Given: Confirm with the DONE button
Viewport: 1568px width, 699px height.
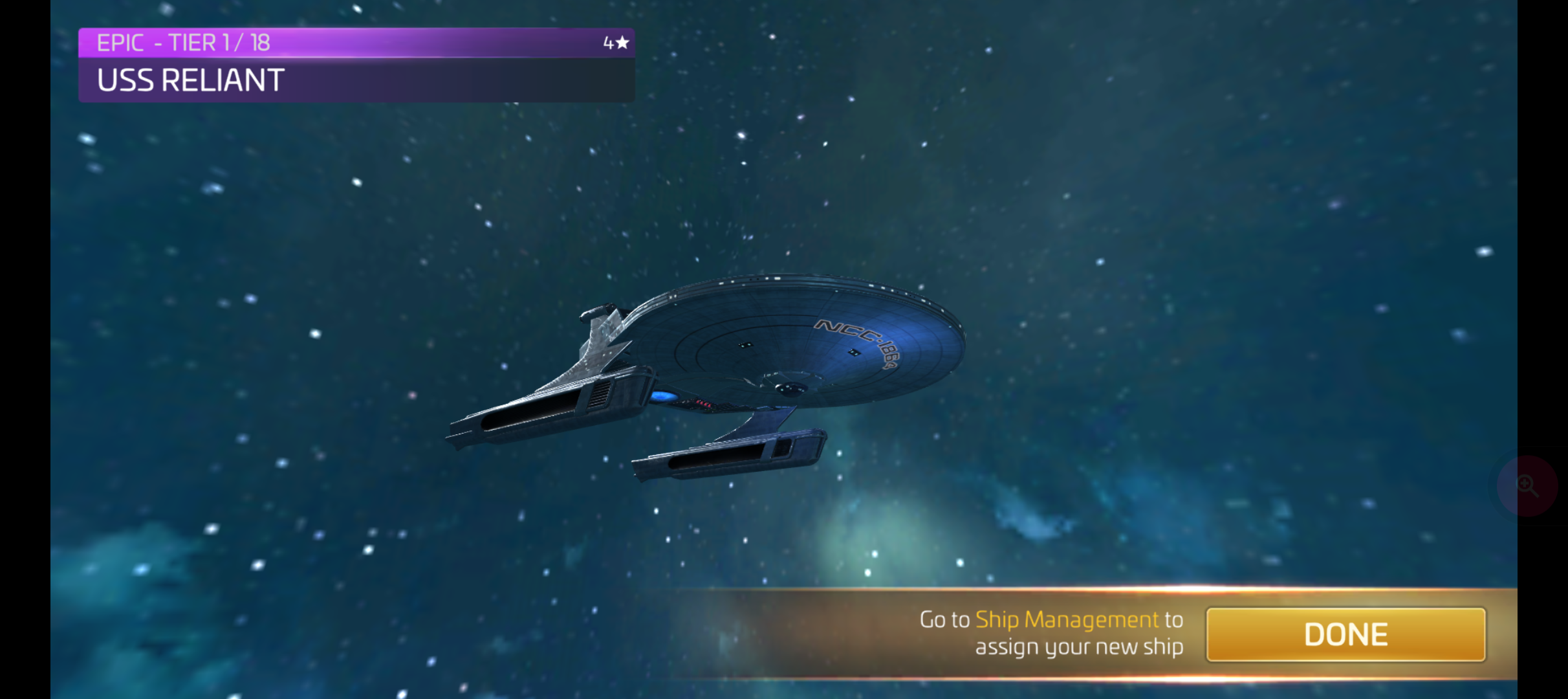Looking at the screenshot, I should (1345, 634).
